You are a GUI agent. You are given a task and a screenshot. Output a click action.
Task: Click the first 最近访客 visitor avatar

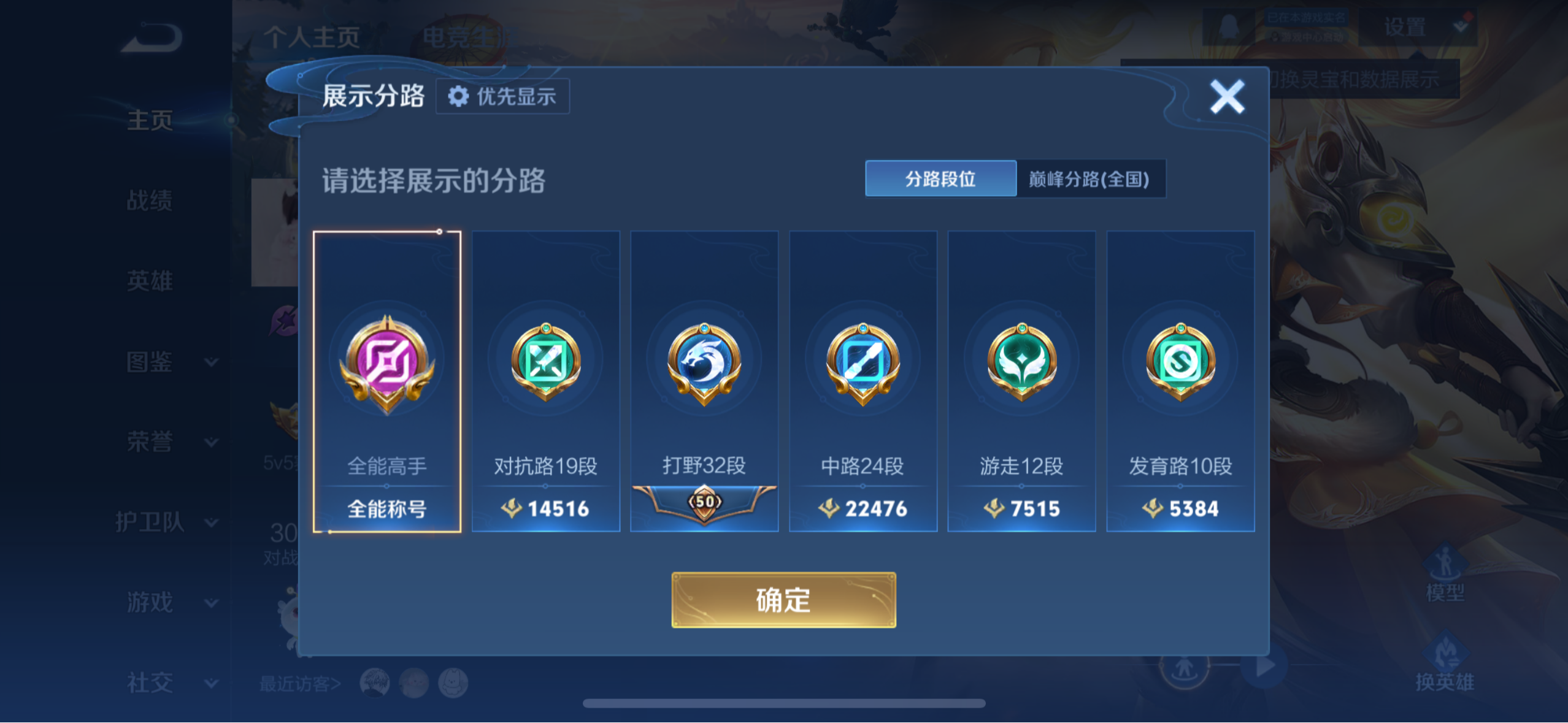click(375, 683)
